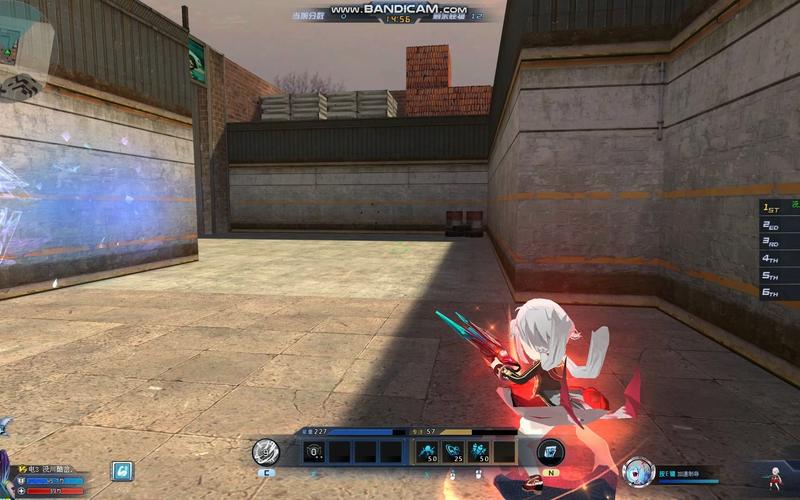
Task: Select the 6th place leaderboard row
Action: tap(779, 293)
